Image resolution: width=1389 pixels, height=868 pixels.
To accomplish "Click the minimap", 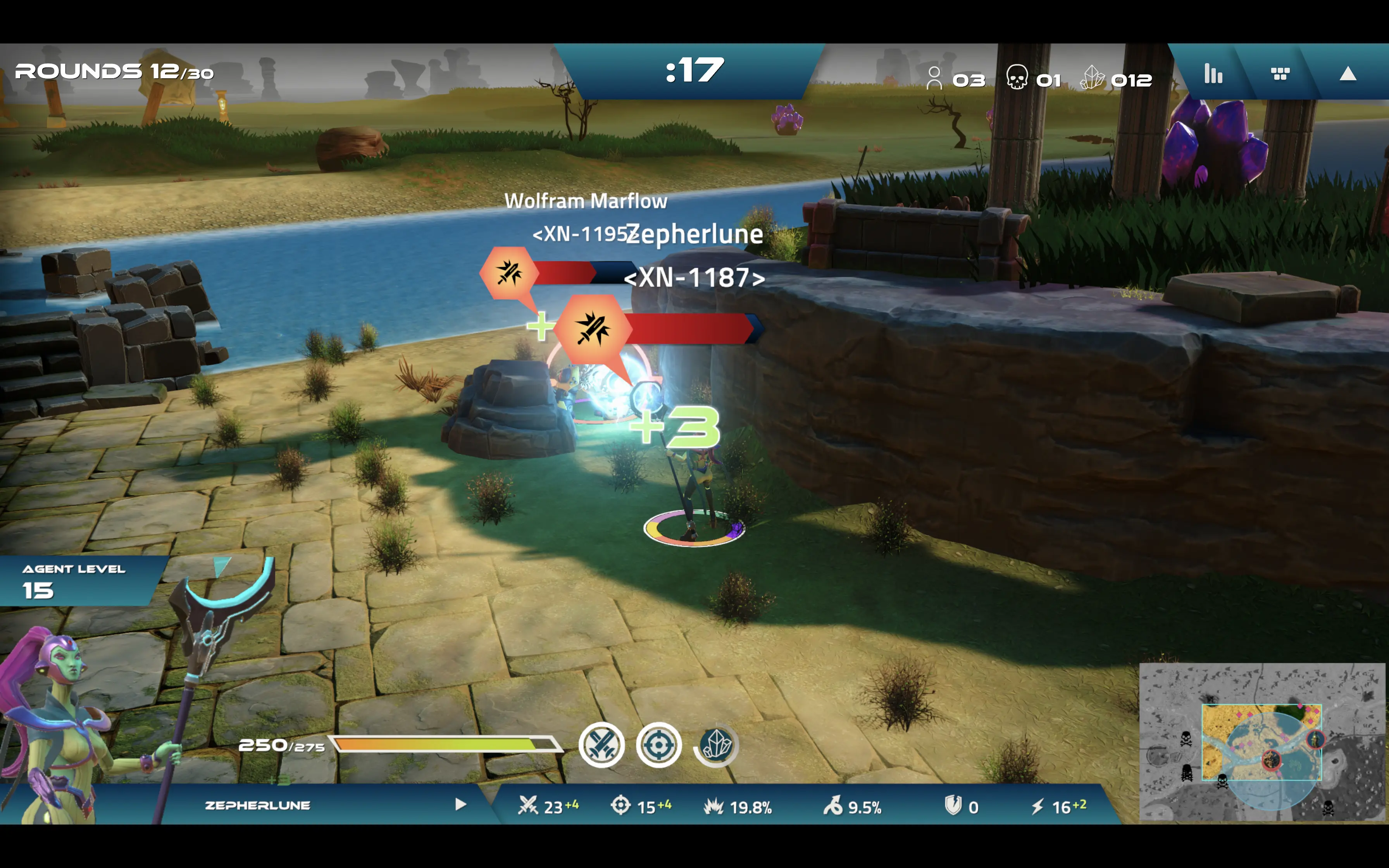I will (1261, 742).
